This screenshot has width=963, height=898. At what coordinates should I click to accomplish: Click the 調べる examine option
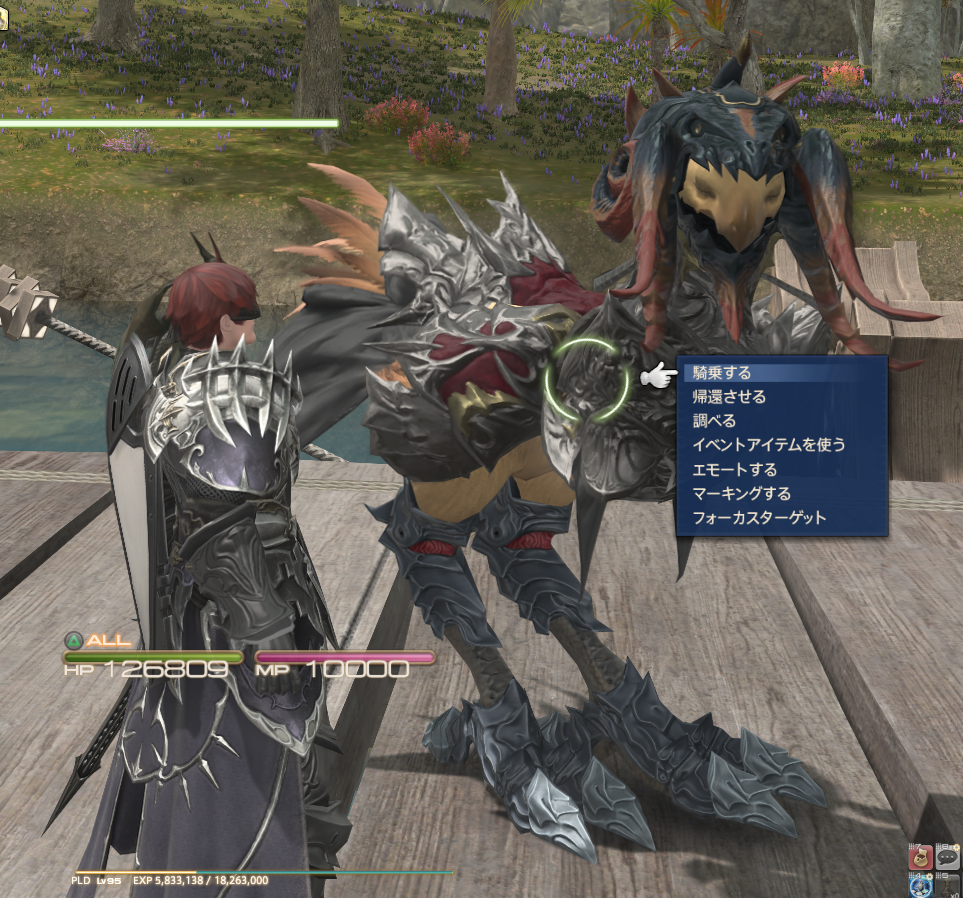[x=714, y=421]
